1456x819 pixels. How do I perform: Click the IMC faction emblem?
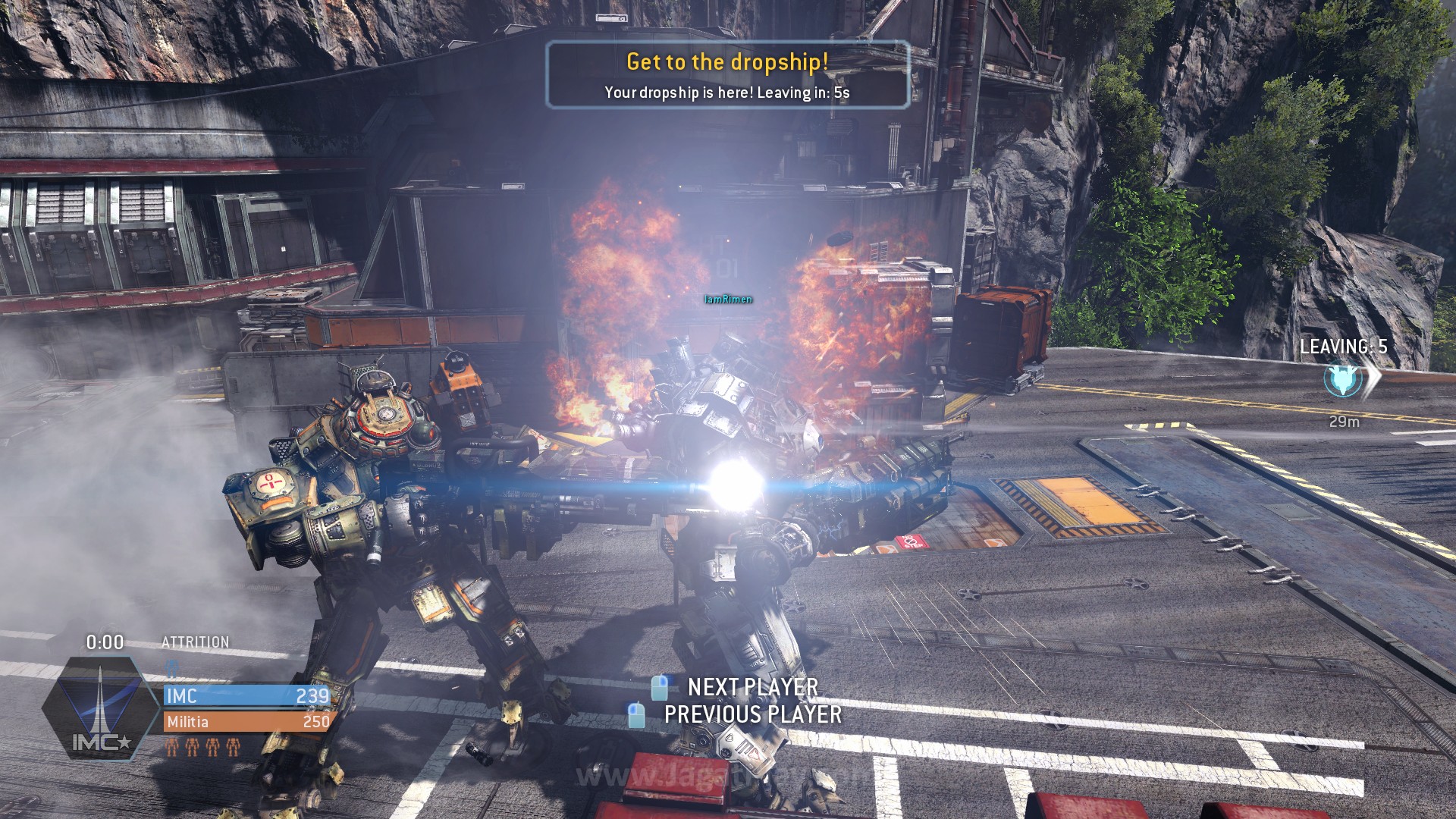(x=100, y=708)
